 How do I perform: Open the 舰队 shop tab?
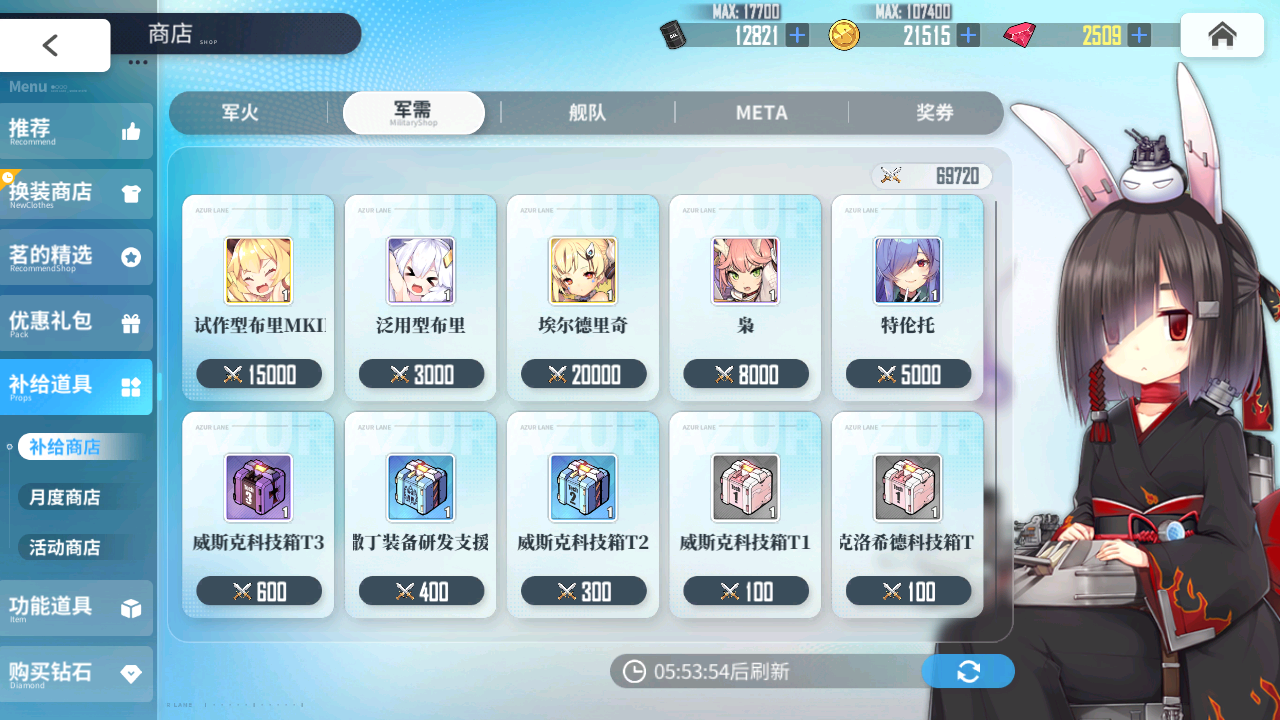pyautogui.click(x=587, y=113)
